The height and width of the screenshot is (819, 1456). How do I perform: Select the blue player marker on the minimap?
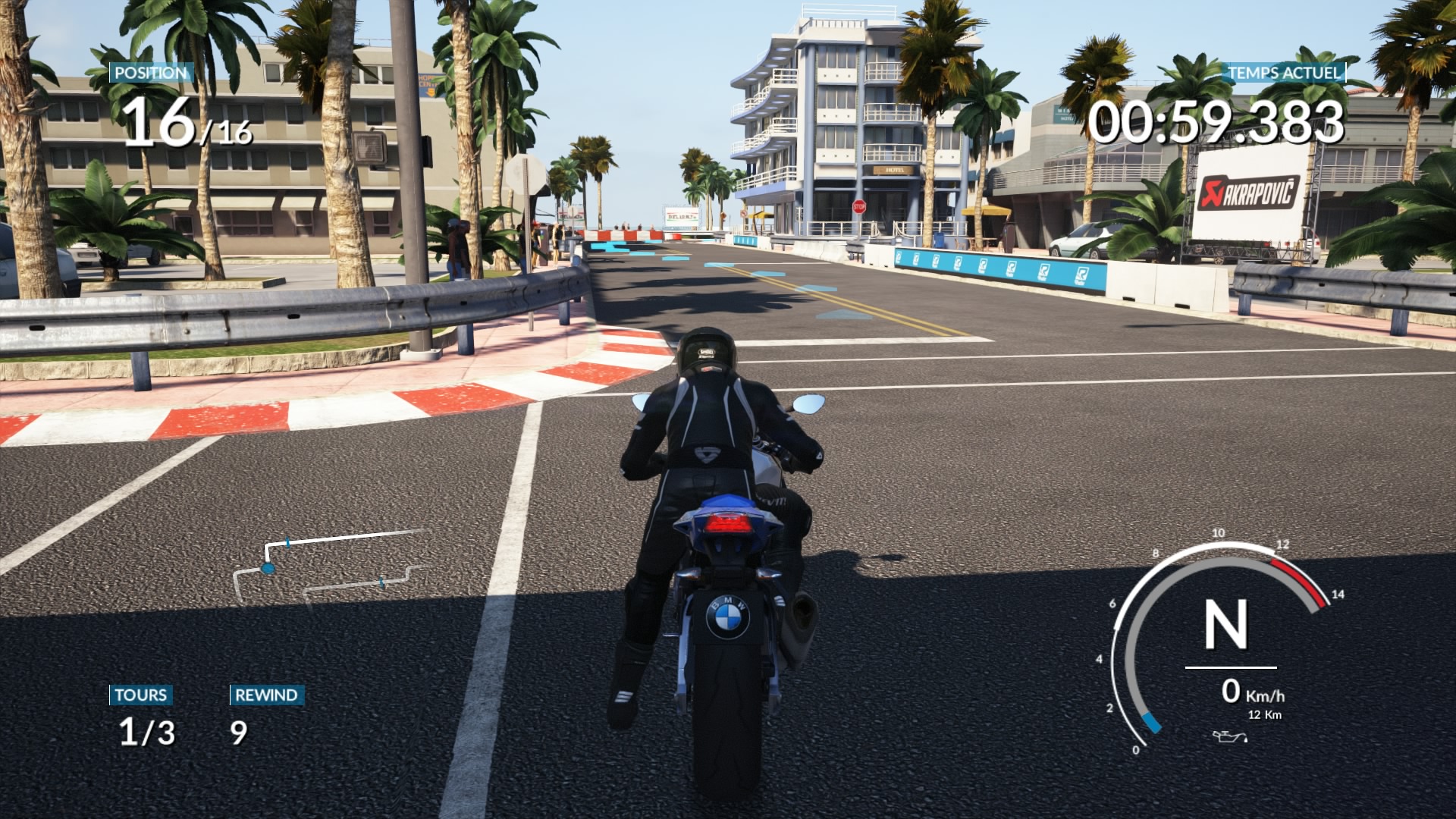pyautogui.click(x=268, y=568)
